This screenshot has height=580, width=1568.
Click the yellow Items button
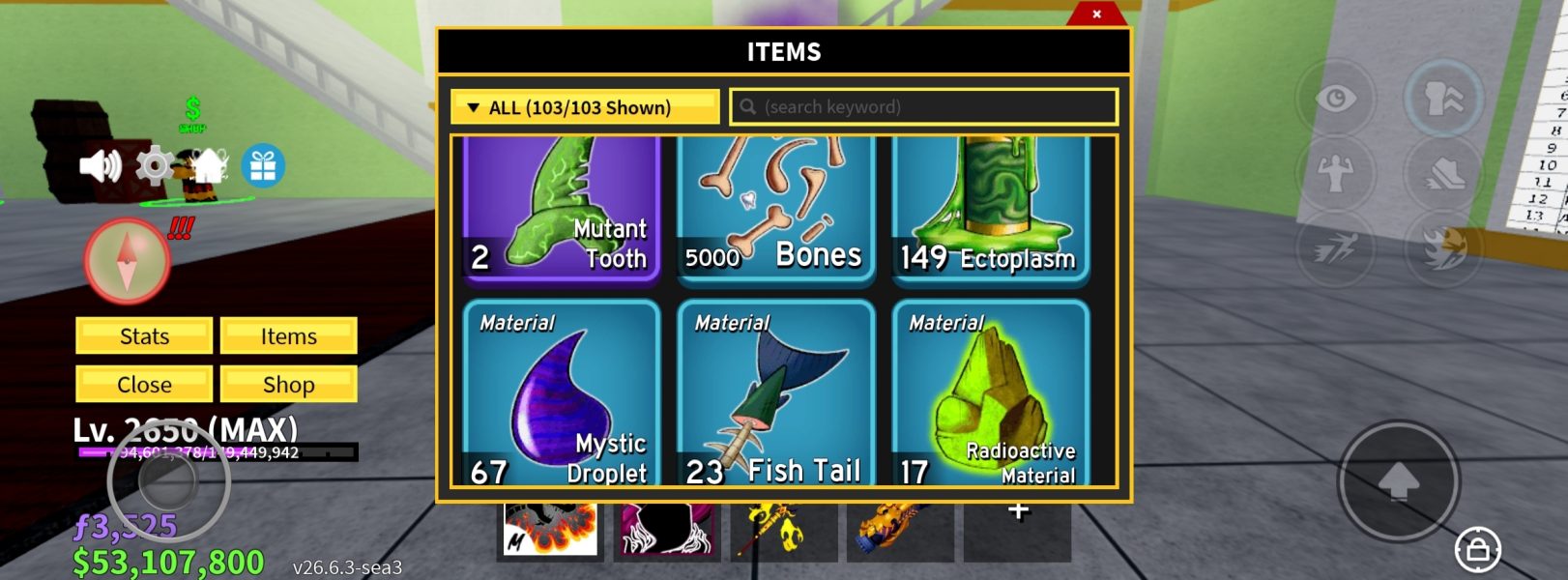pos(288,336)
